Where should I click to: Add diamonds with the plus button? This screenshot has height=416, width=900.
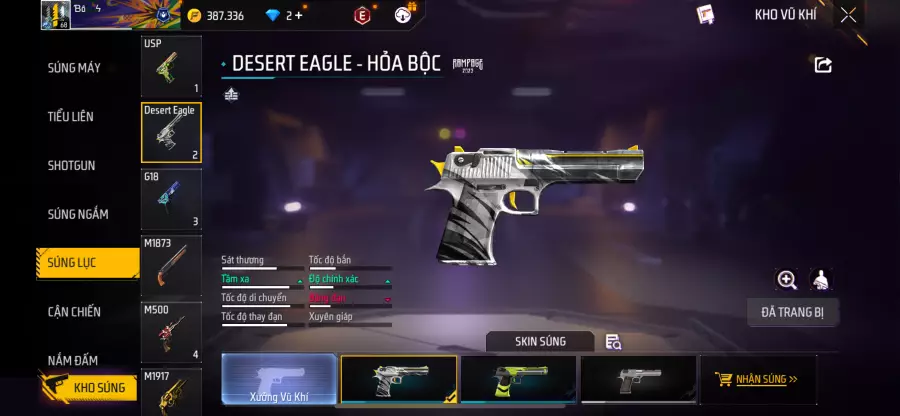click(x=298, y=15)
